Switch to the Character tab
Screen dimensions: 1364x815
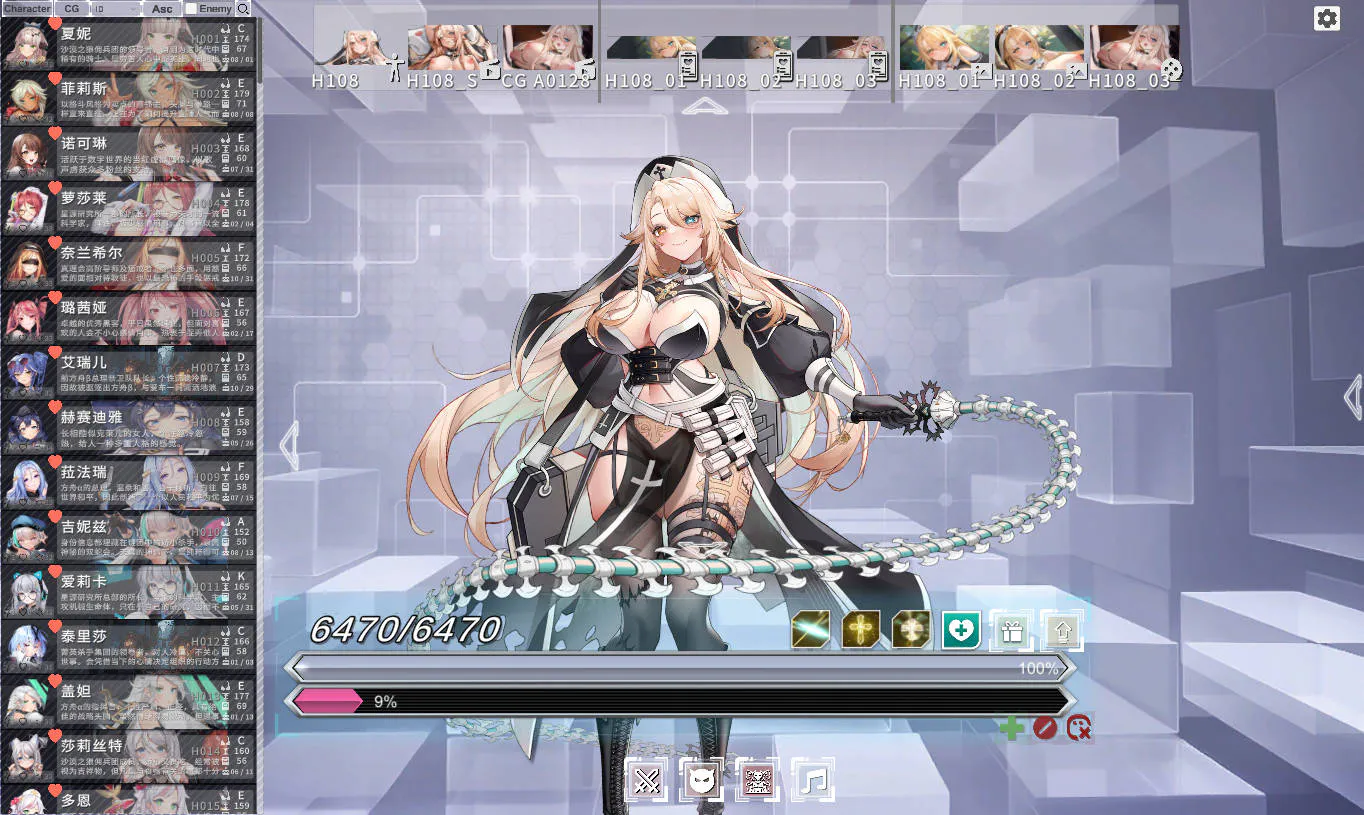click(27, 9)
